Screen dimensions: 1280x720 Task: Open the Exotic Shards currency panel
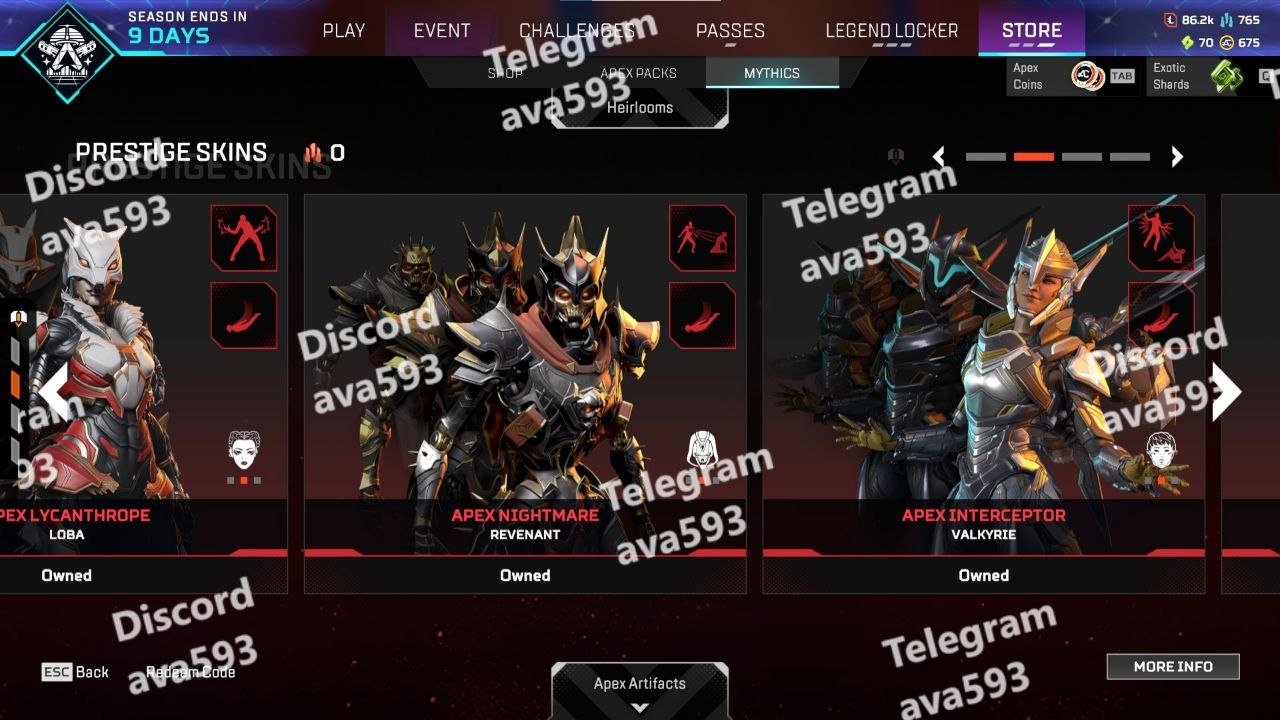tap(1210, 76)
